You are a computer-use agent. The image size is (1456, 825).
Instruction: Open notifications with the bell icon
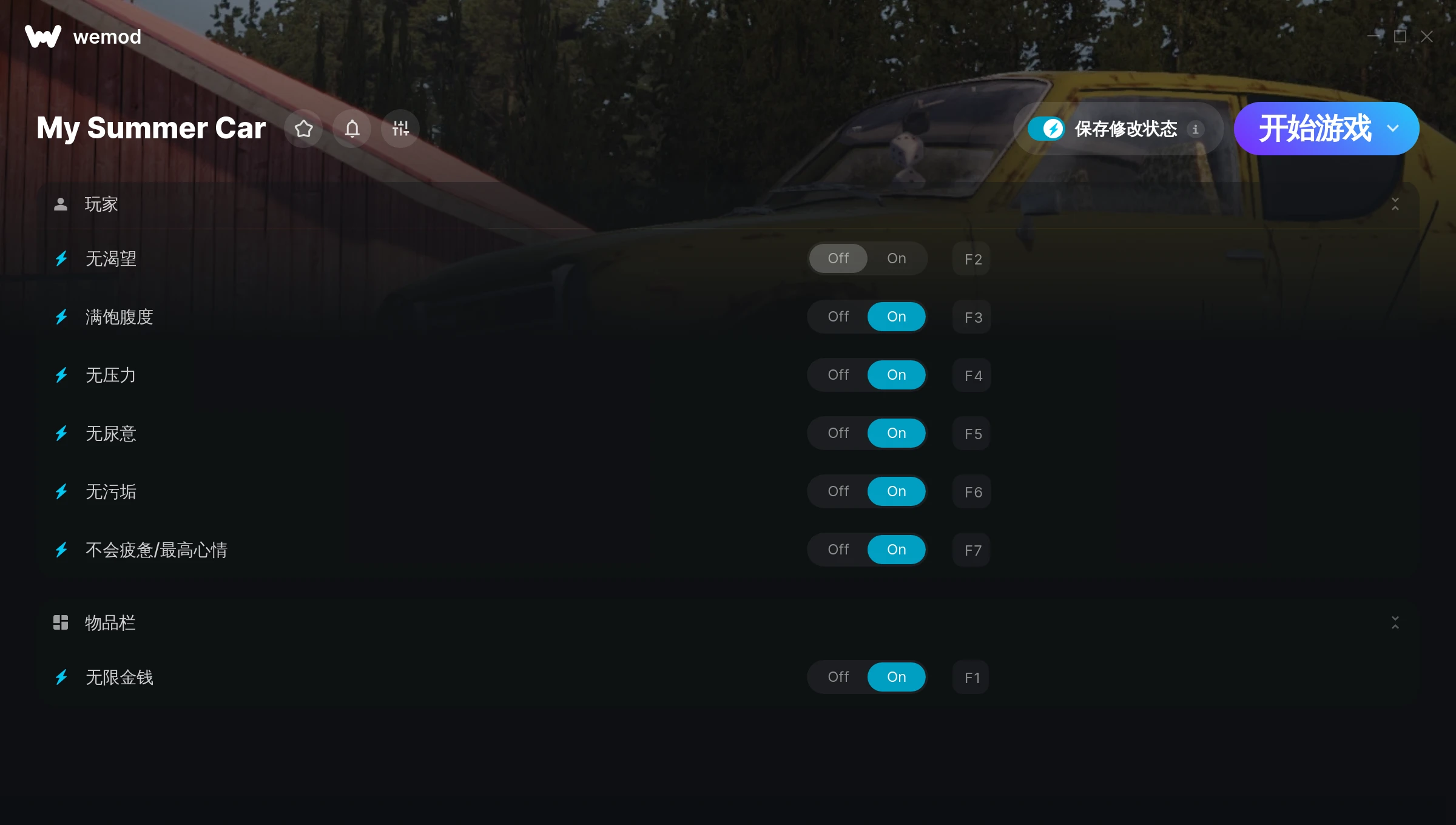pyautogui.click(x=352, y=129)
